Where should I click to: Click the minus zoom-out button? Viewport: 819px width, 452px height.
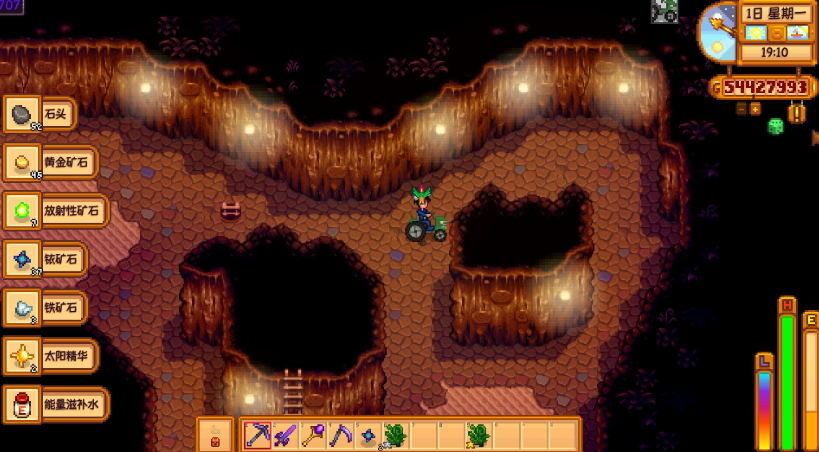(x=741, y=109)
